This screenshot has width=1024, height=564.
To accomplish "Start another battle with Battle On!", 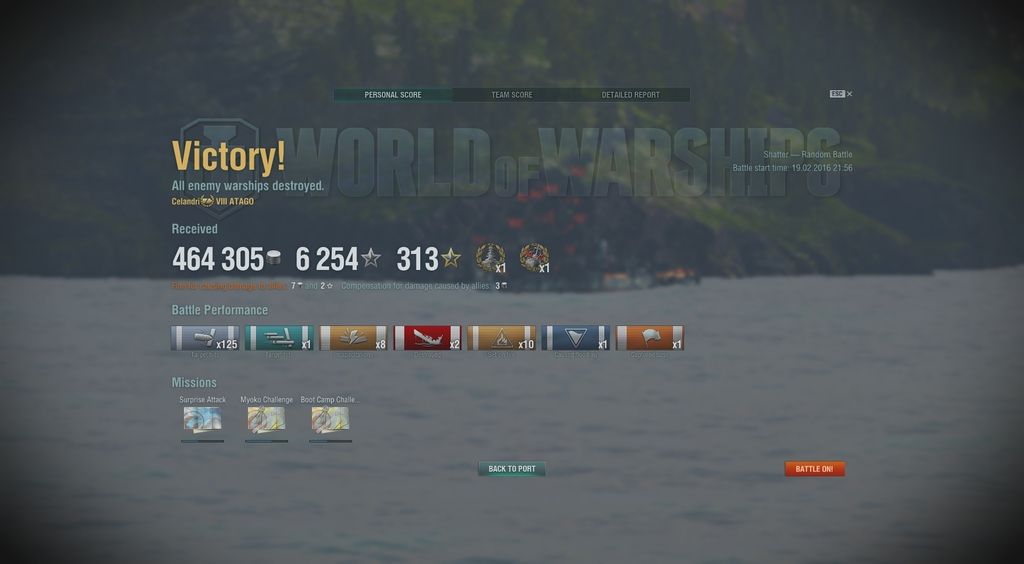I will pyautogui.click(x=814, y=469).
